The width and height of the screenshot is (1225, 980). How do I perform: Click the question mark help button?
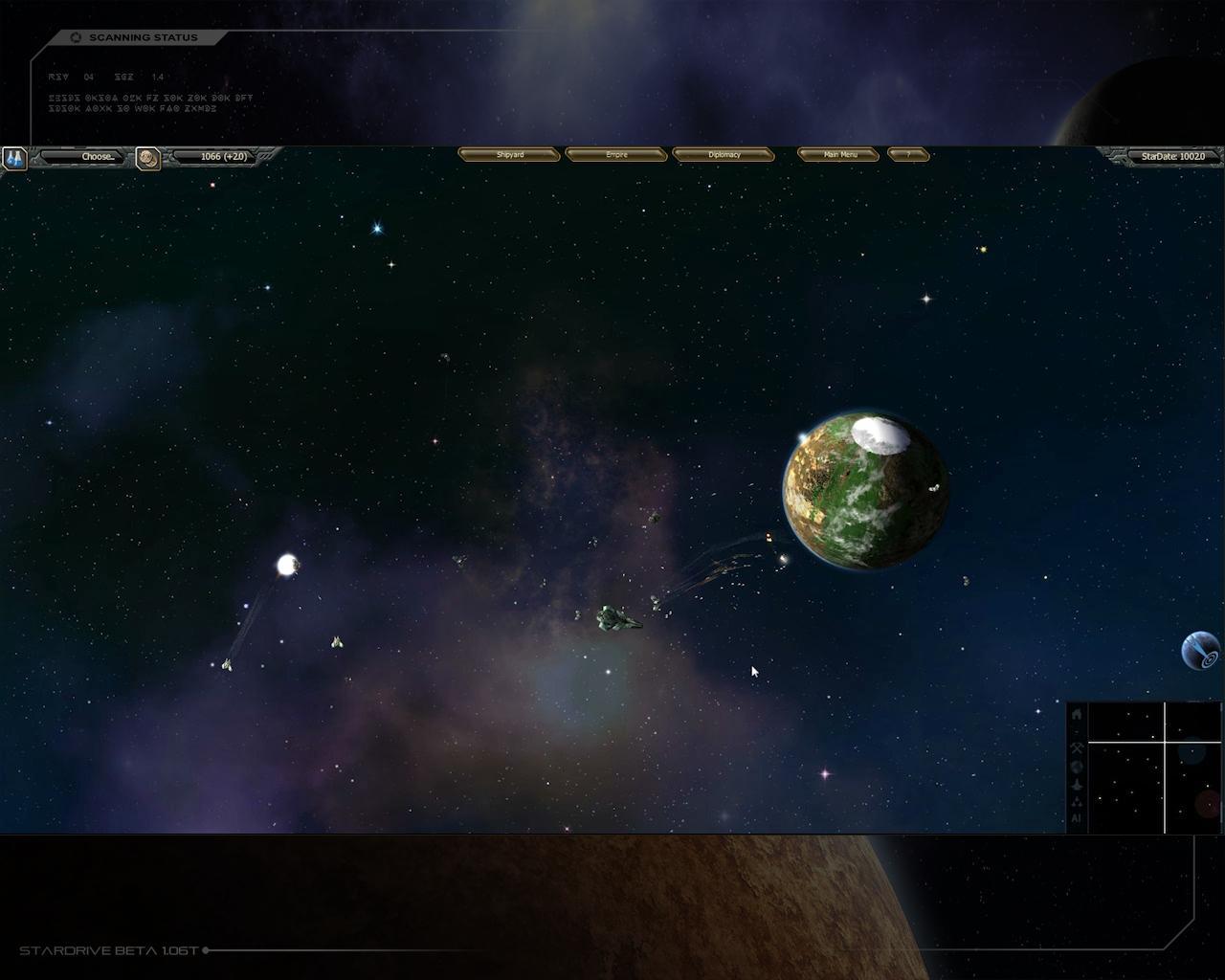click(x=908, y=155)
